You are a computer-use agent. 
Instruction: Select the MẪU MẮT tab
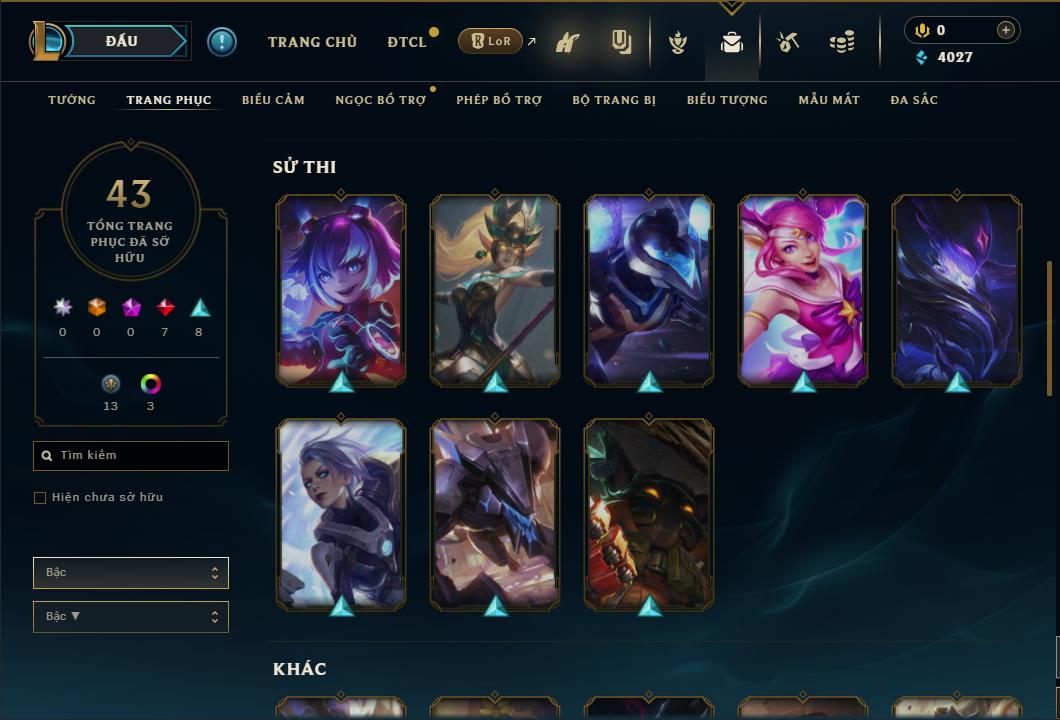829,100
